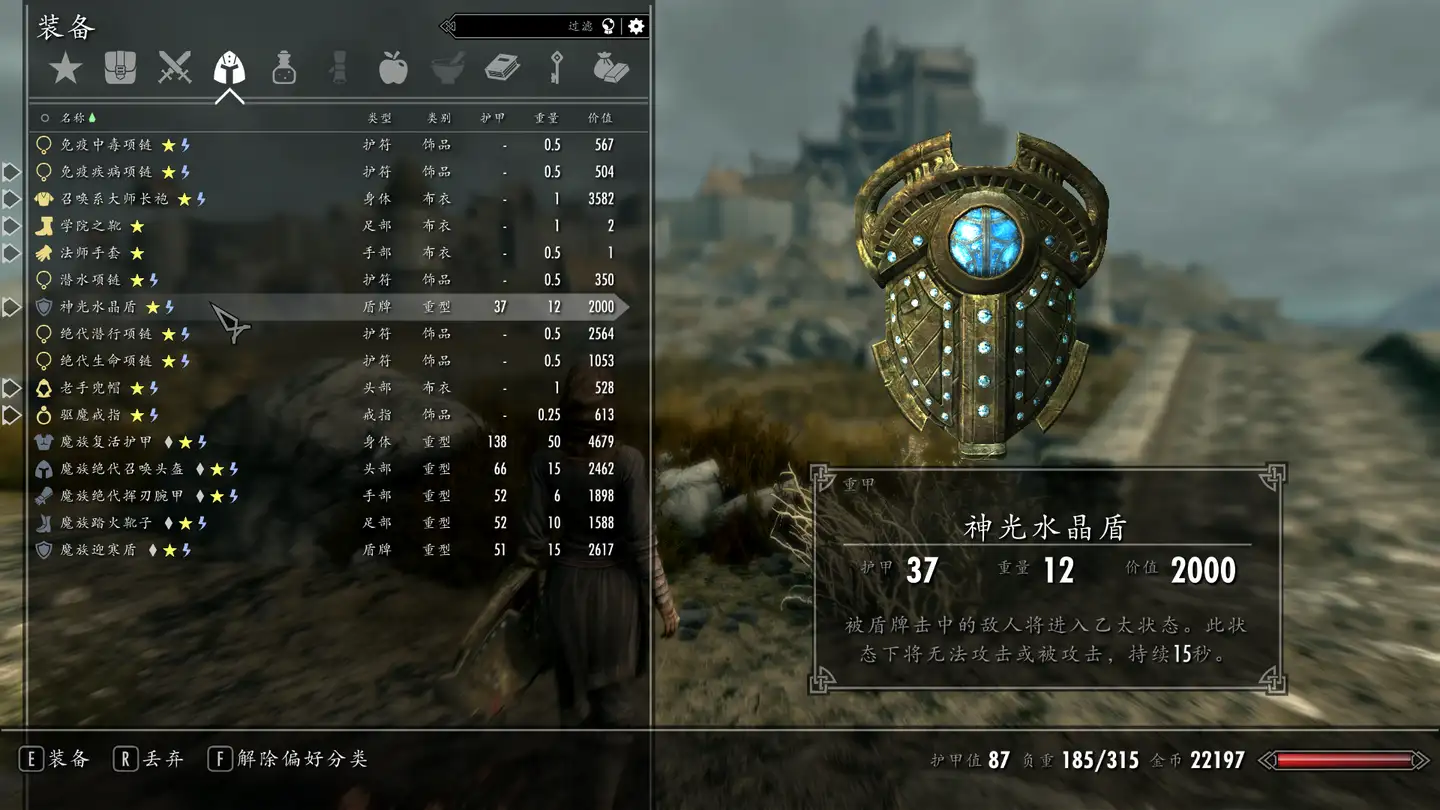Open the apple food category

click(x=393, y=68)
